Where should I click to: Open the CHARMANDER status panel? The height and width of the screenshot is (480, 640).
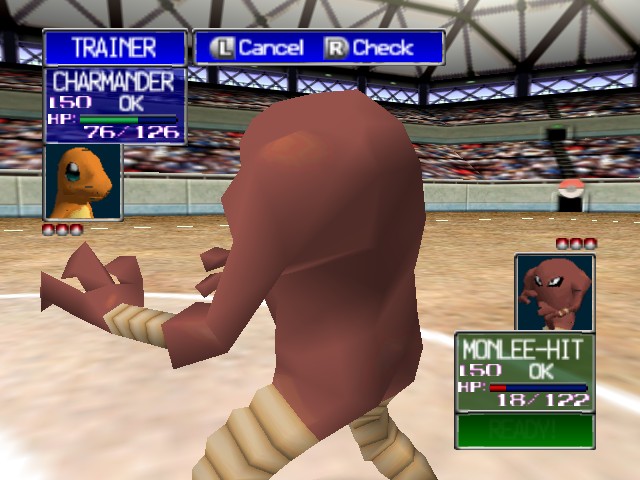click(x=115, y=105)
